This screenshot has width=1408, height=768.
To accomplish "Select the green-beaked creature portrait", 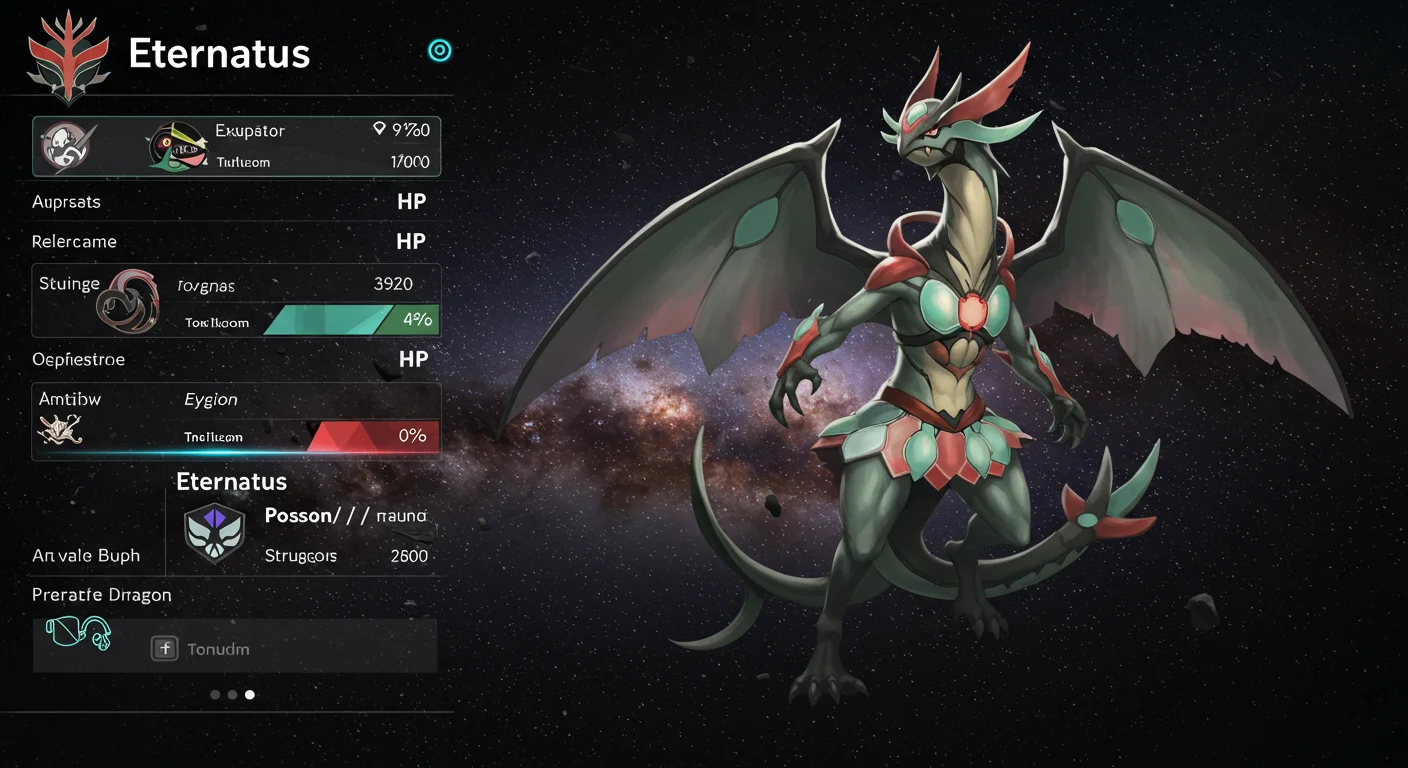I will (177, 147).
